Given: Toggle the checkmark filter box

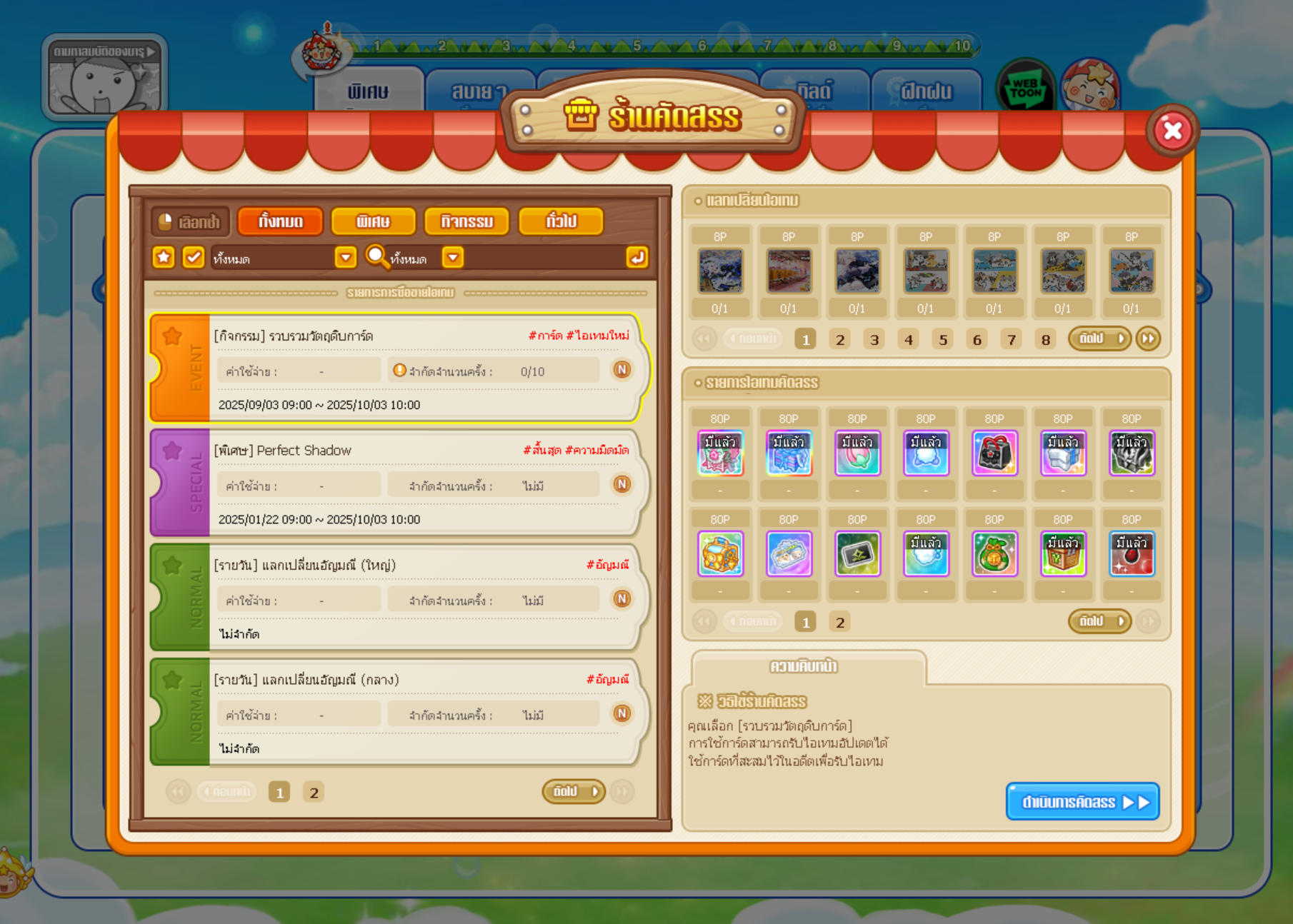Looking at the screenshot, I should point(193,257).
